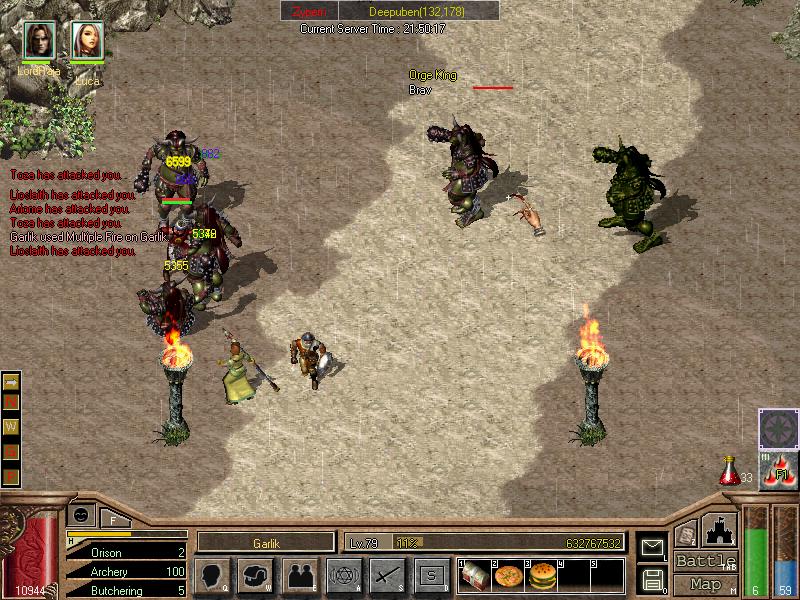This screenshot has width=800, height=600.
Task: Open the sword skills button
Action: [x=387, y=575]
